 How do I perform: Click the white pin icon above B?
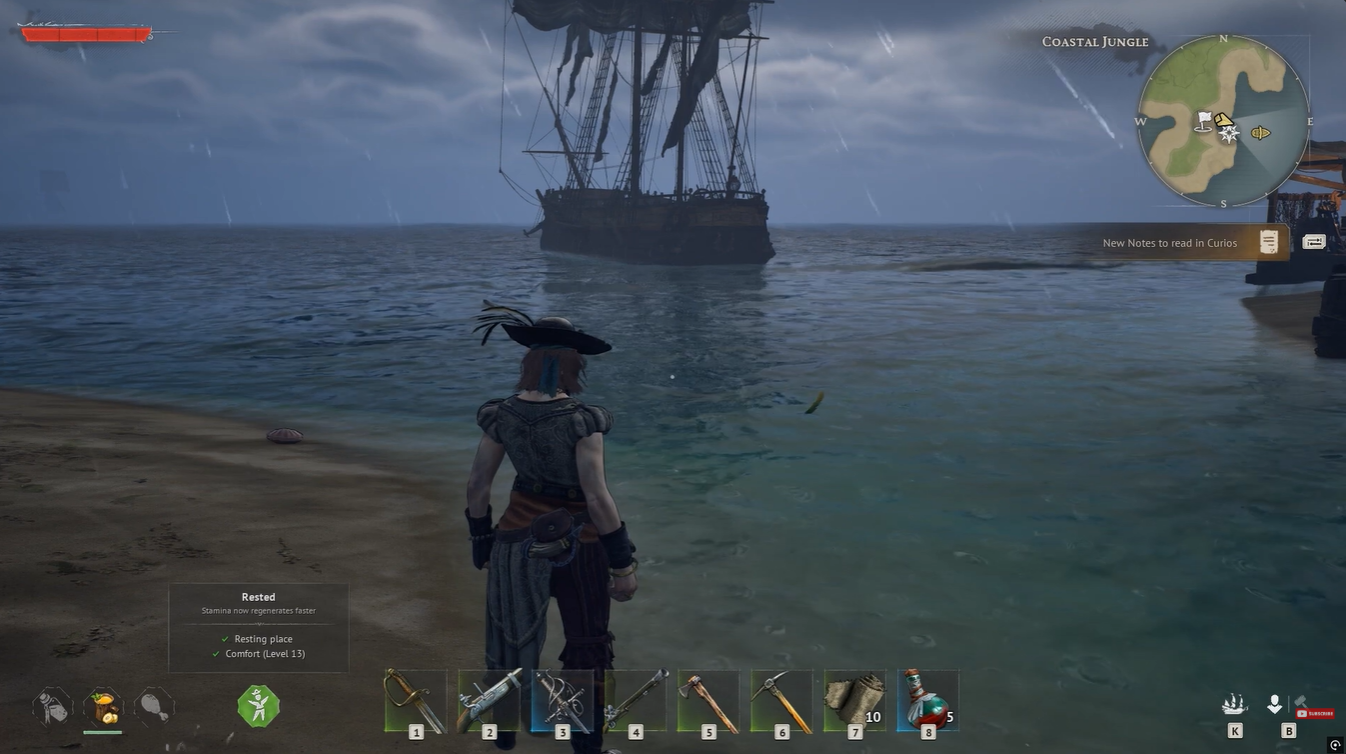click(x=1274, y=705)
